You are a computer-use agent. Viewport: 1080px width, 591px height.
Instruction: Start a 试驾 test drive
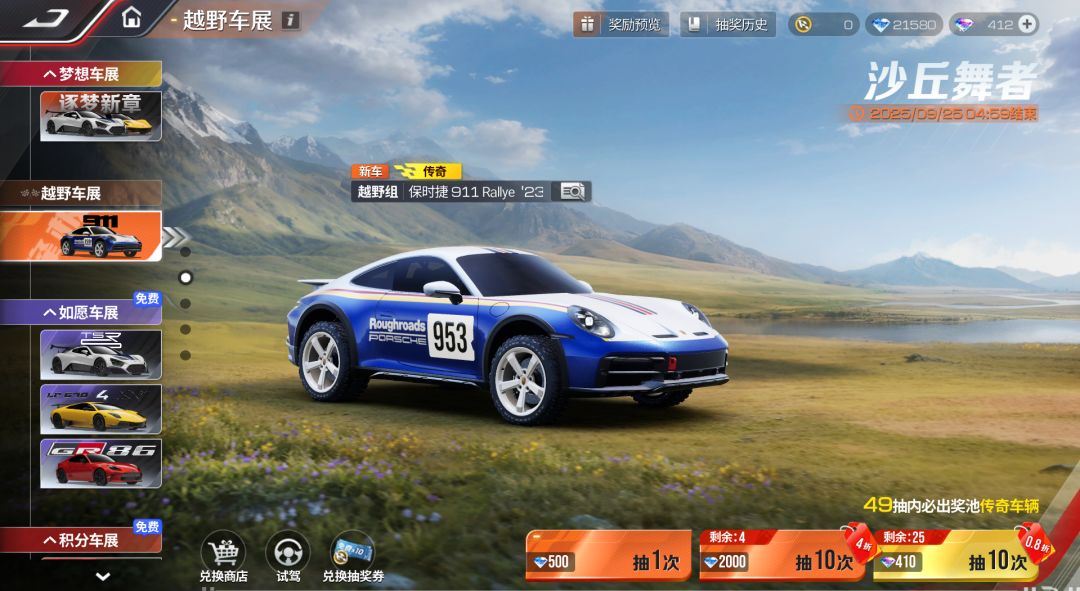tap(288, 556)
